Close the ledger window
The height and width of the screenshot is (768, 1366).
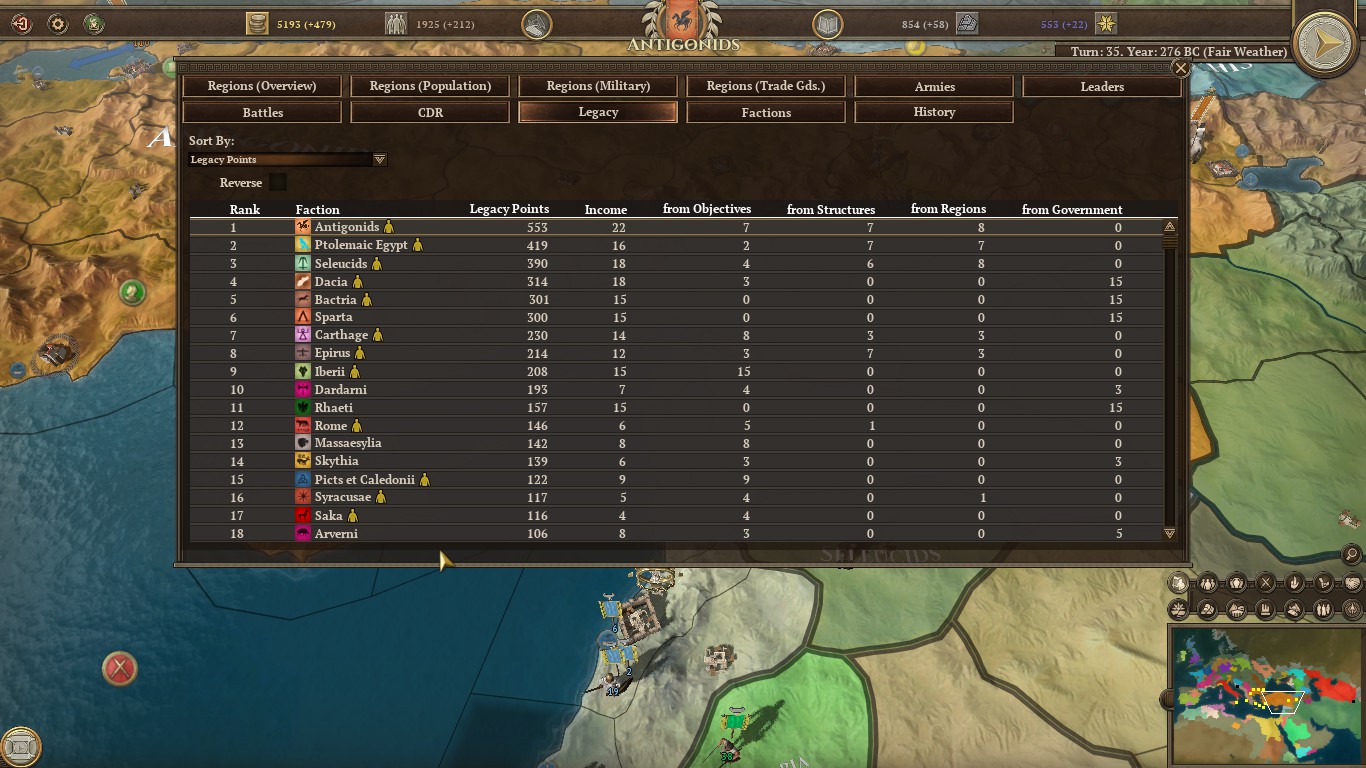pyautogui.click(x=1181, y=68)
